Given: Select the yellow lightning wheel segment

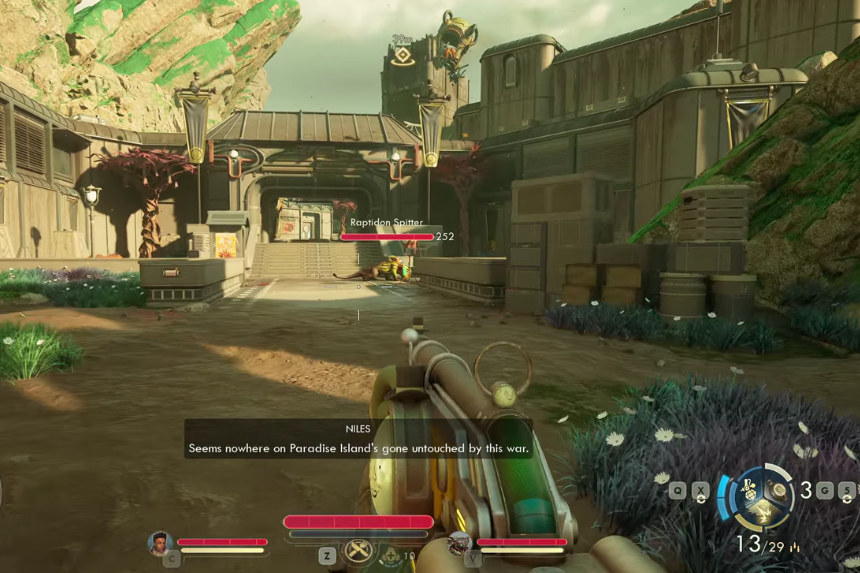Looking at the screenshot, I should click(x=762, y=513).
